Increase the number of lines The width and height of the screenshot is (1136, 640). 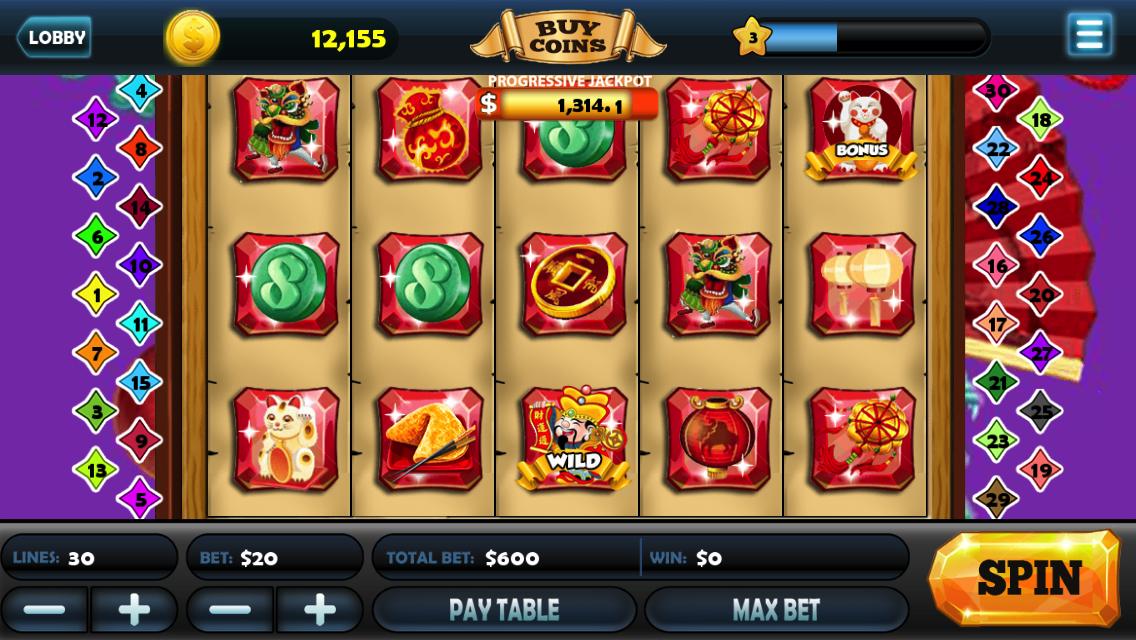(134, 609)
